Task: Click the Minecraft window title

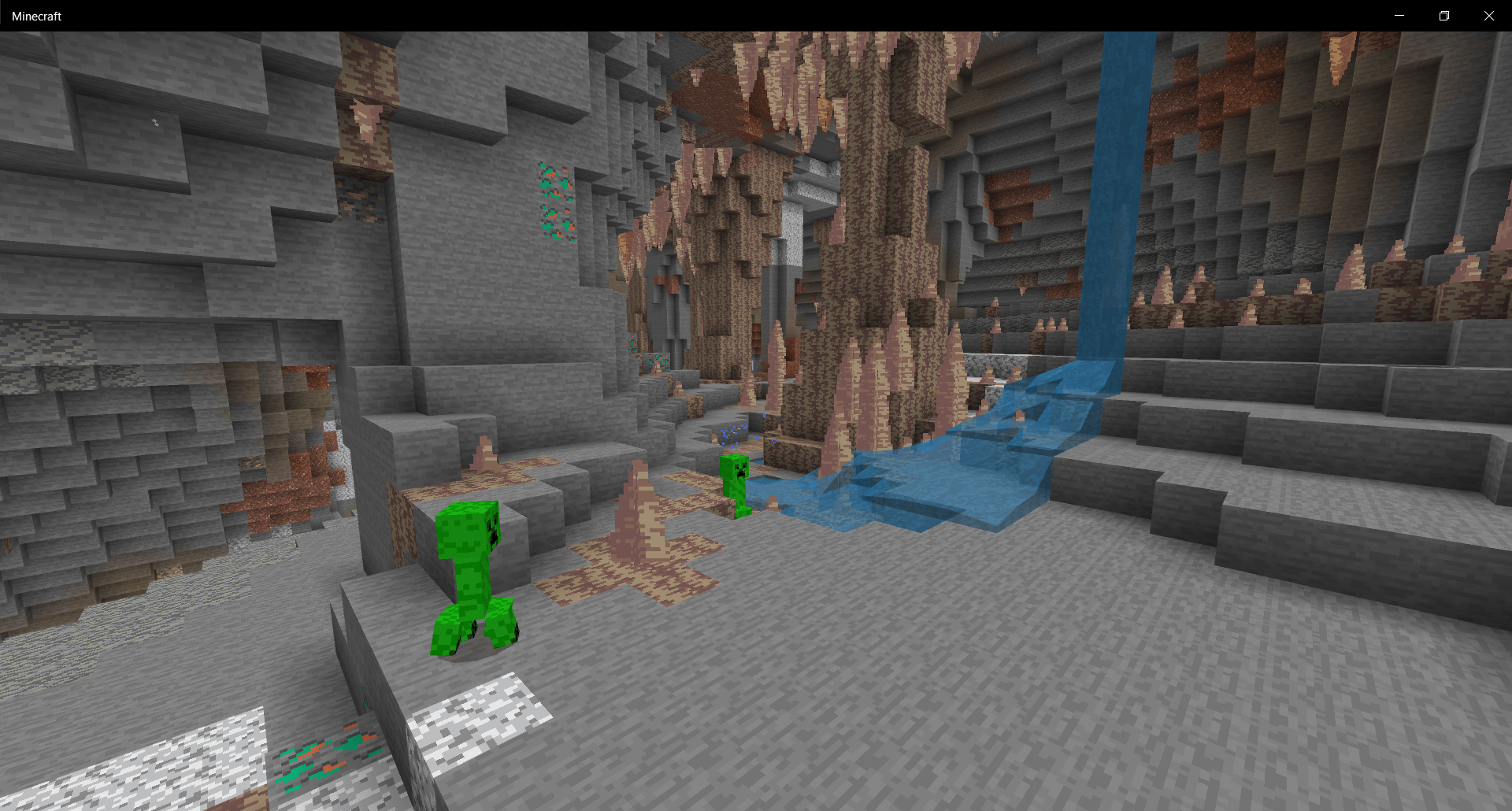Action: tap(36, 15)
